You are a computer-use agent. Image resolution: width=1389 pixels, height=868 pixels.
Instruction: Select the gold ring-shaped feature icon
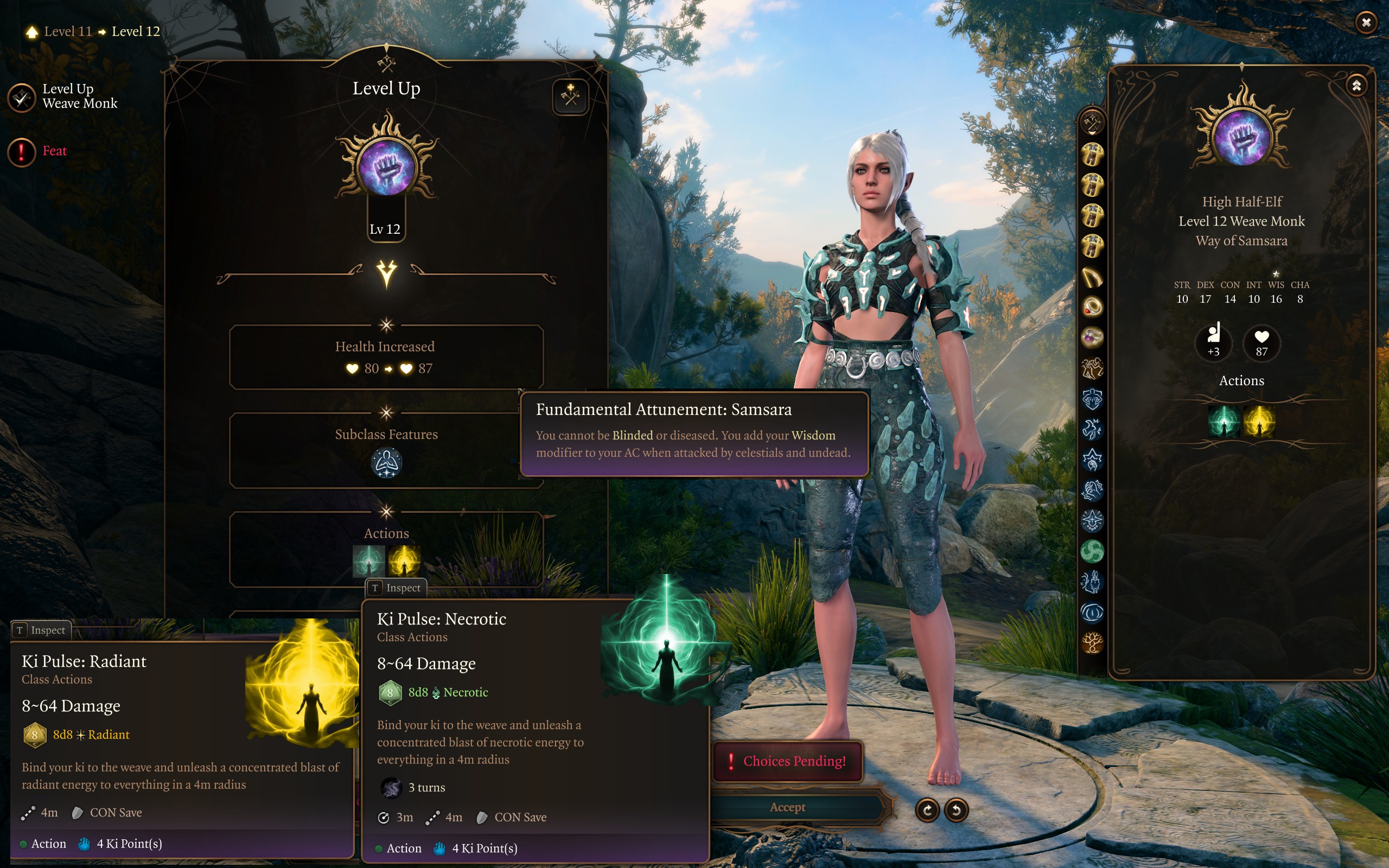[x=1092, y=307]
